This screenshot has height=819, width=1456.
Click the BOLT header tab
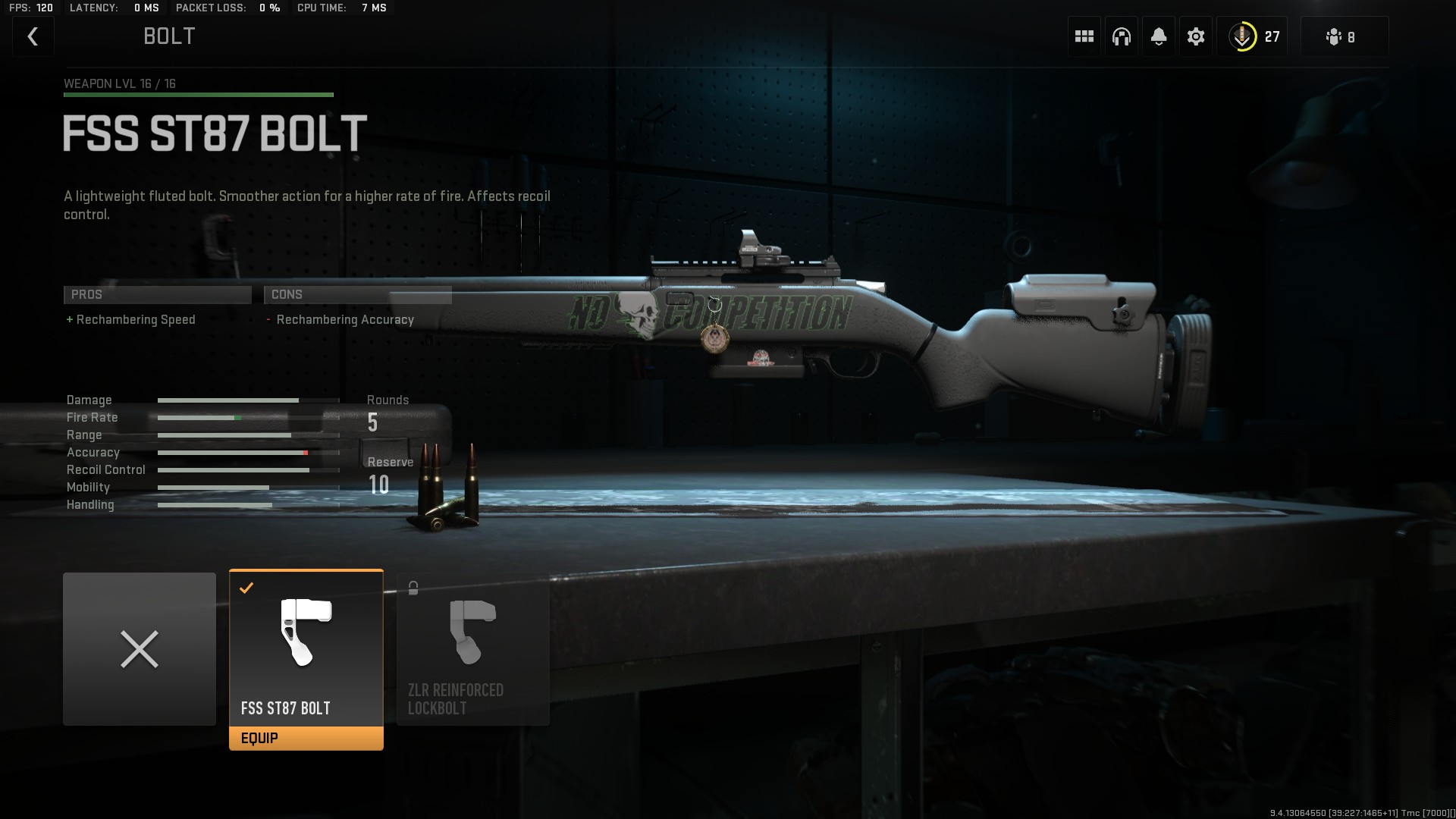(x=168, y=36)
